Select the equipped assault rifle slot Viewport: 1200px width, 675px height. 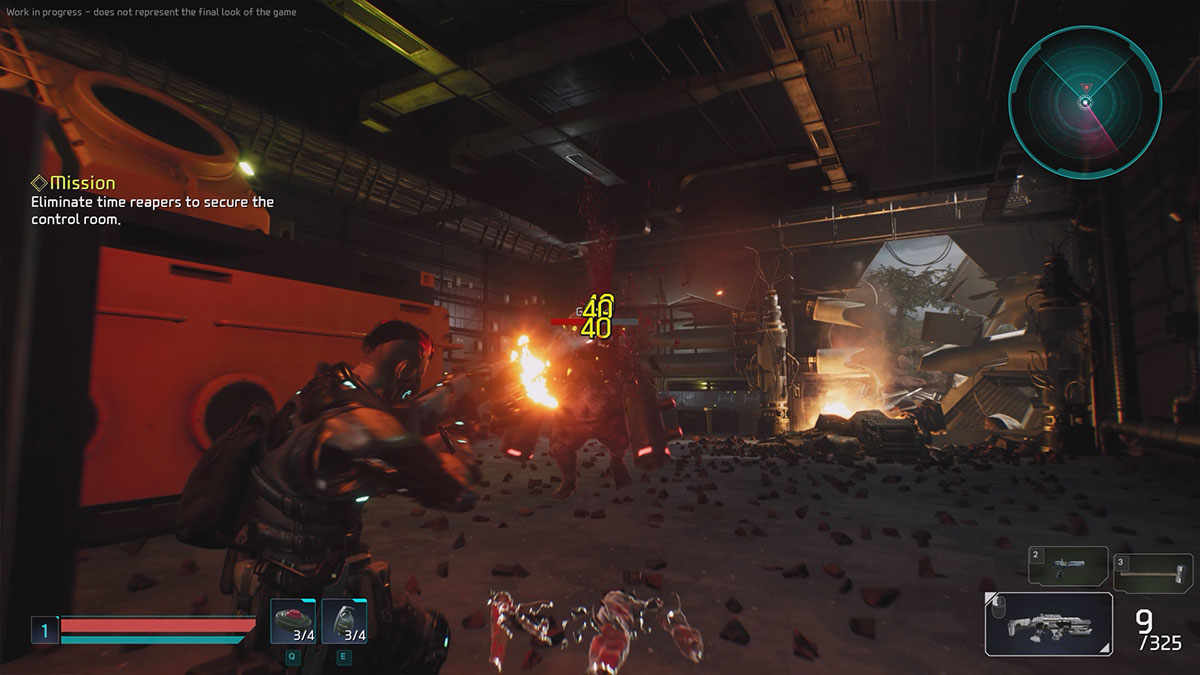tap(1048, 625)
